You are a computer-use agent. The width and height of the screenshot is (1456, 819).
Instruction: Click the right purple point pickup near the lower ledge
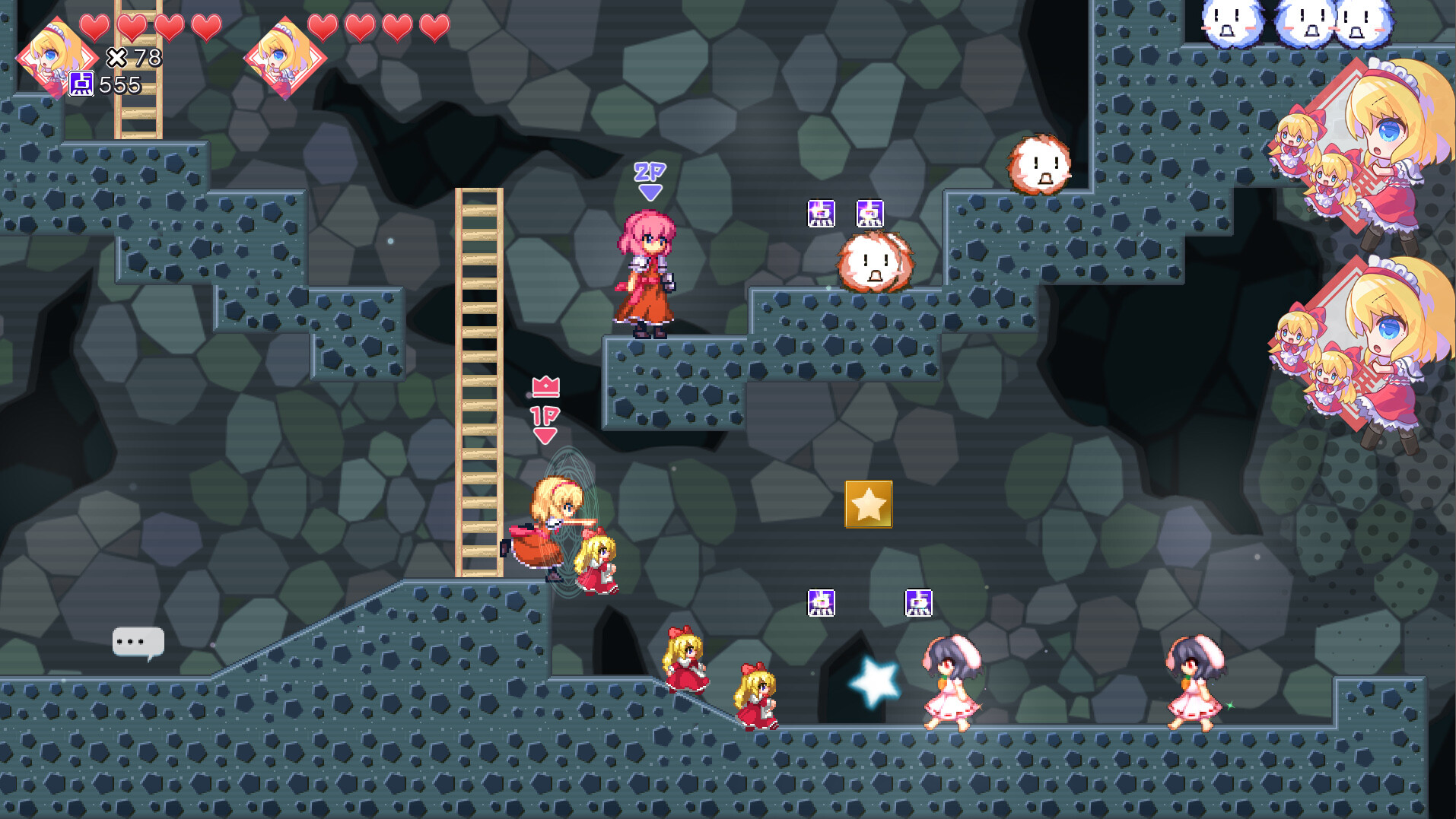tap(918, 602)
